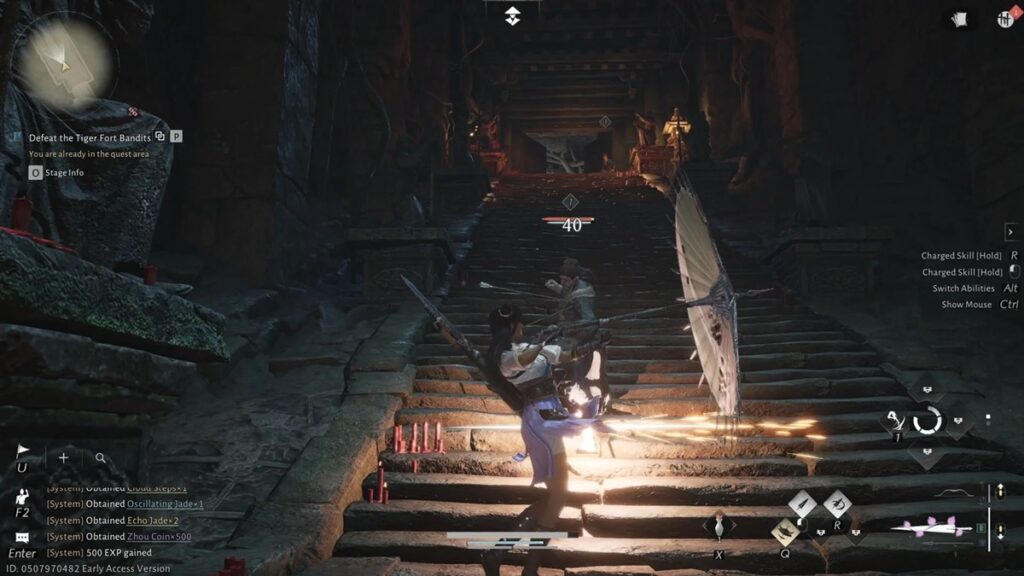Select the weapon with pink petals slot
Viewport: 1024px width, 576px height.
(x=934, y=526)
